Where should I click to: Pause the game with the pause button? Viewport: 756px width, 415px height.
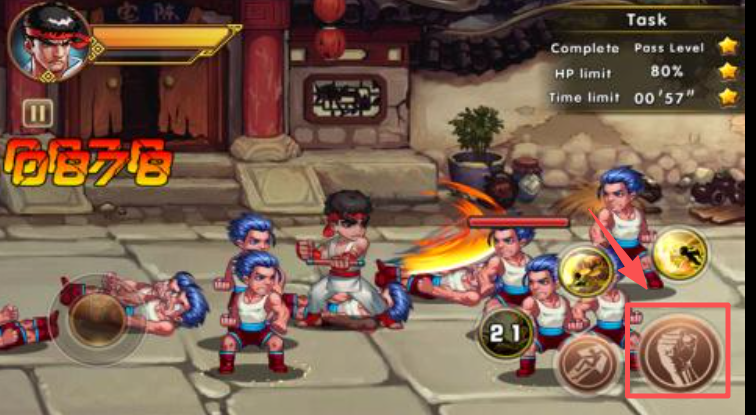point(37,113)
